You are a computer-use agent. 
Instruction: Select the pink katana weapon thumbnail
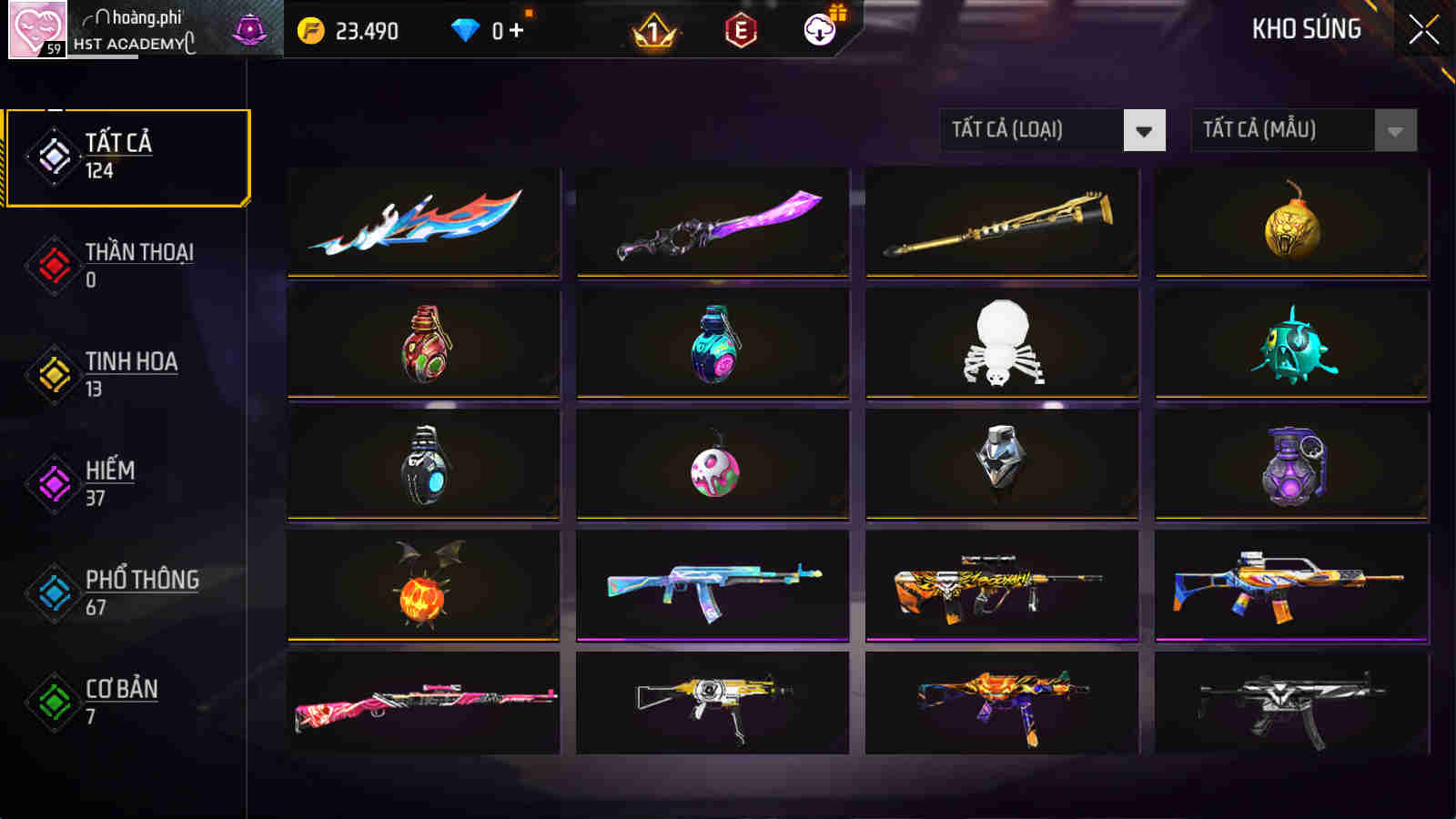[711, 221]
